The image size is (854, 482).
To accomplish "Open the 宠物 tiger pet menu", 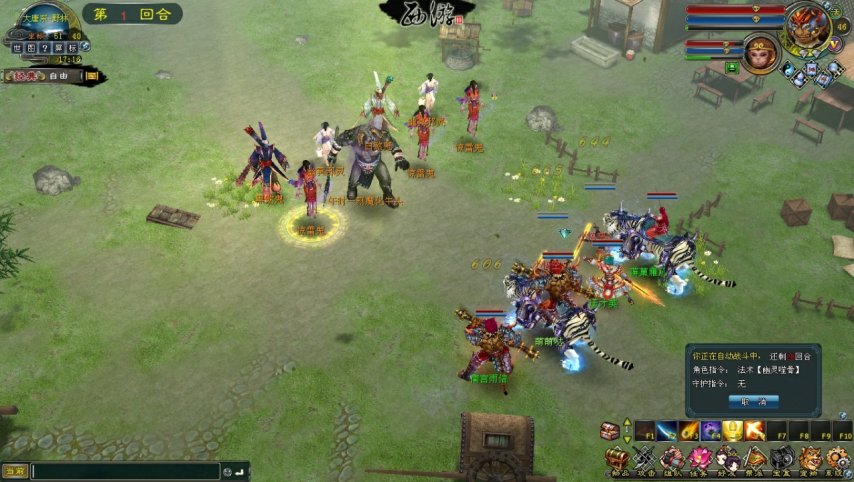I will point(809,459).
